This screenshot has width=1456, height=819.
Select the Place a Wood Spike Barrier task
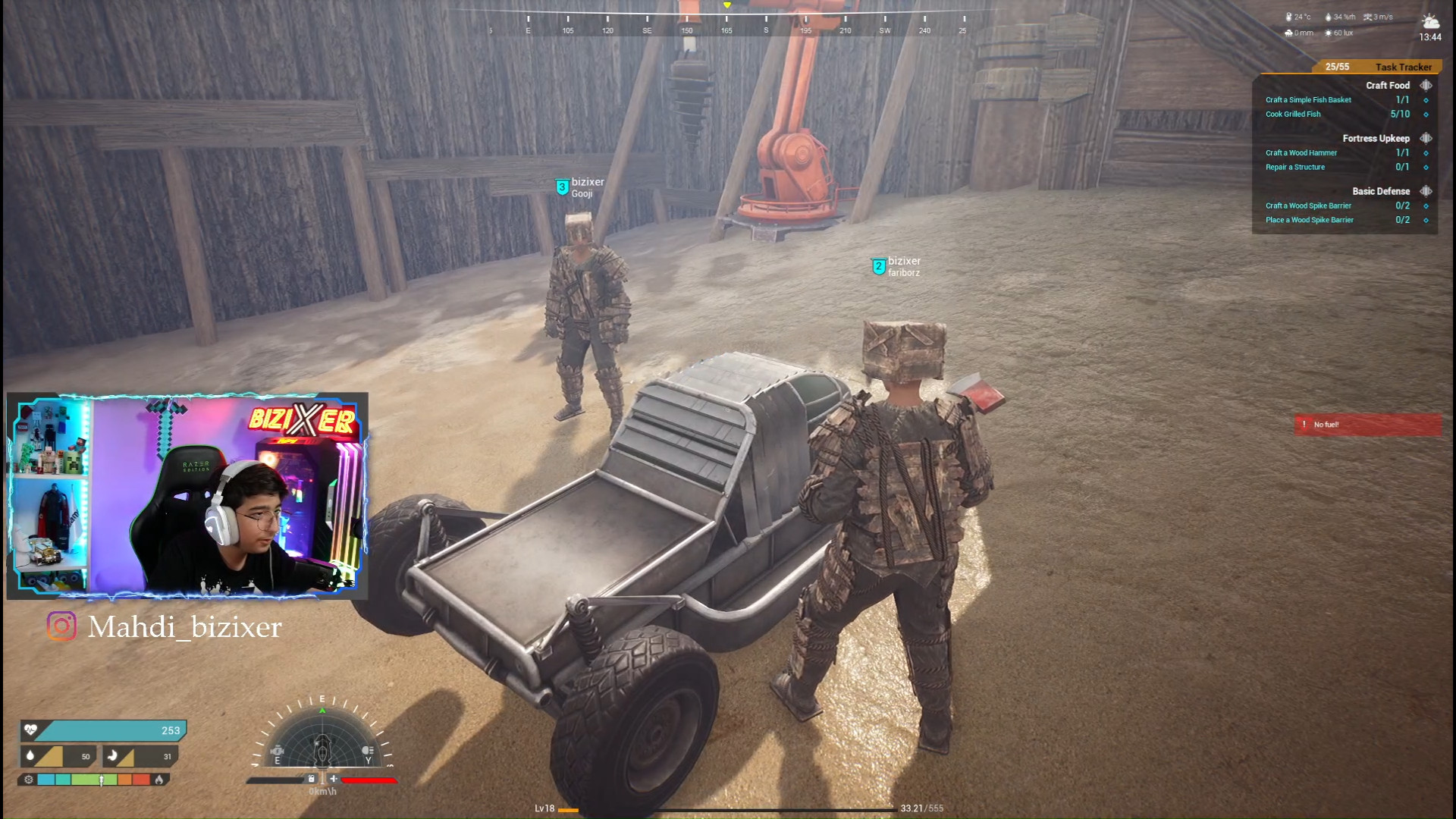(x=1309, y=221)
